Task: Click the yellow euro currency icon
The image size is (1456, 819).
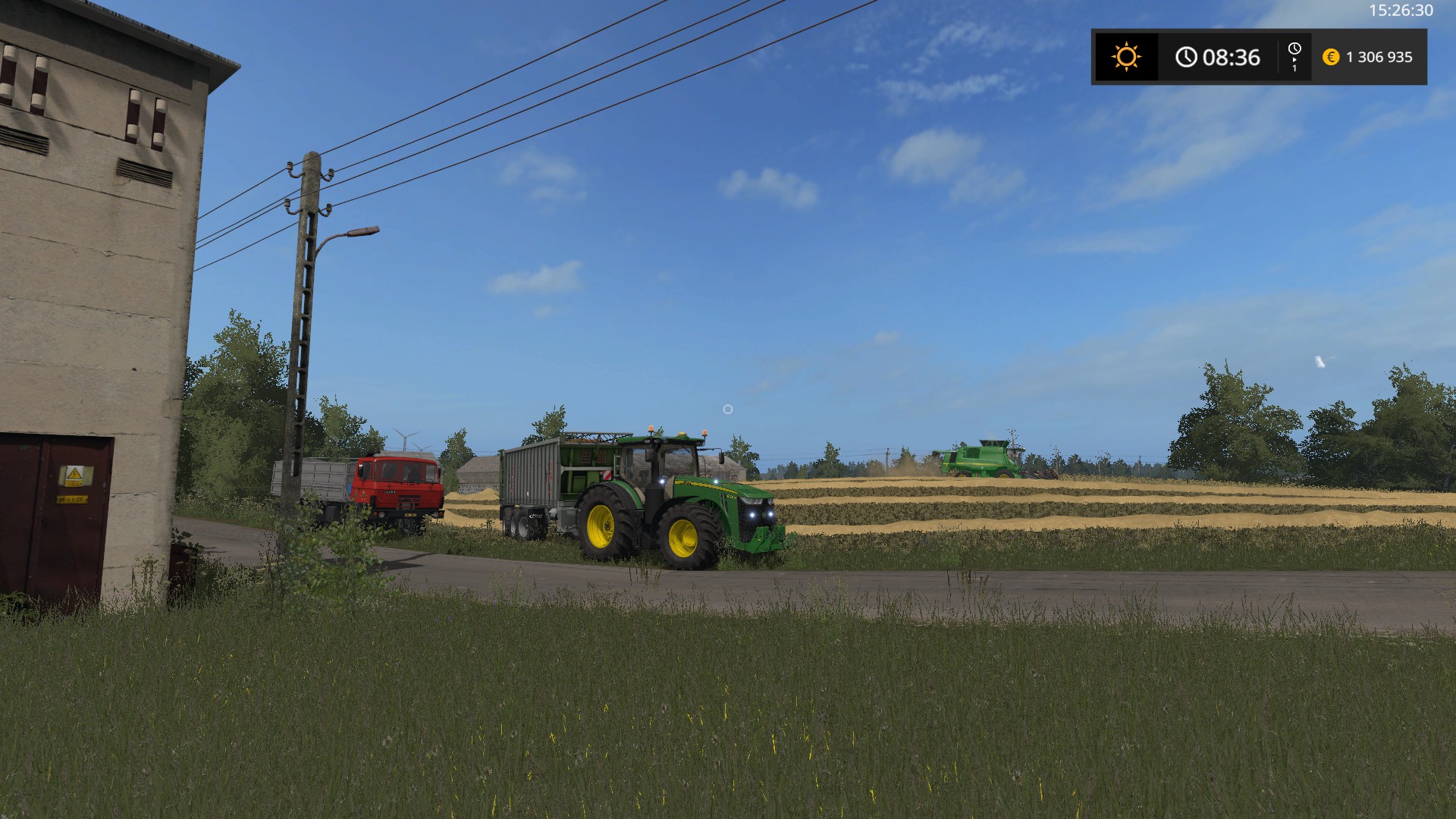Action: [x=1330, y=57]
